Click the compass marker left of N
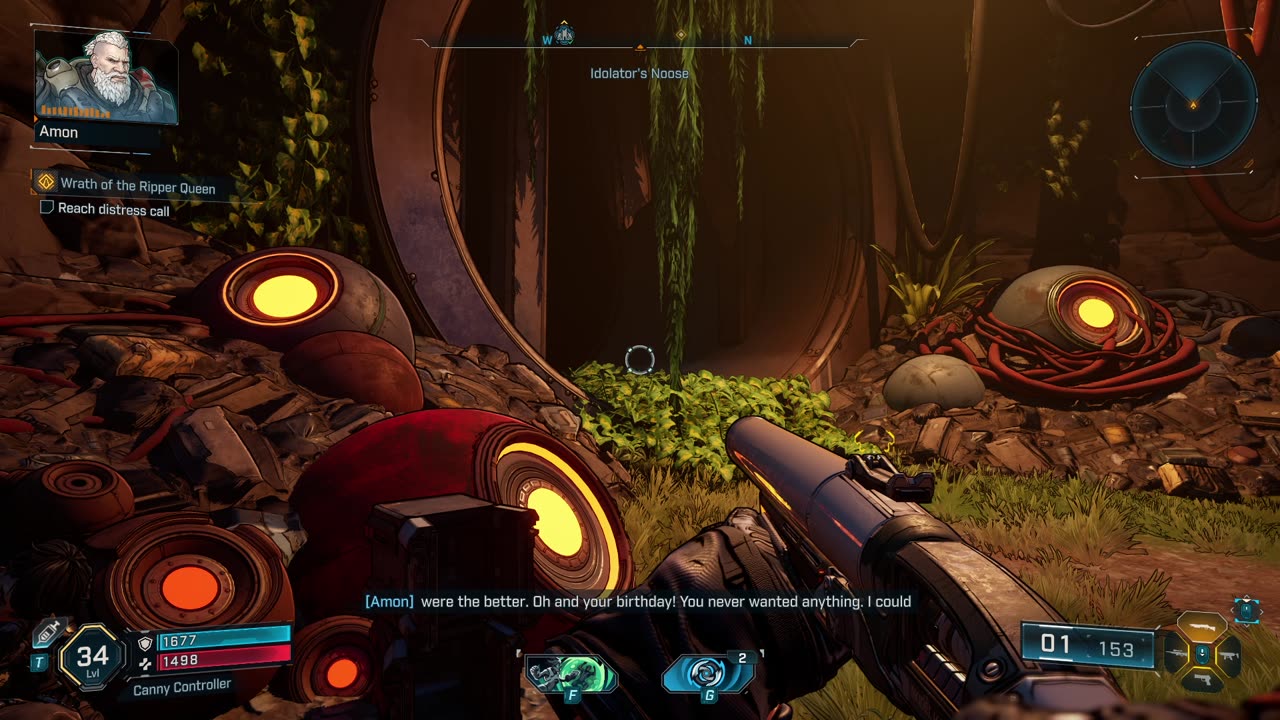1280x720 pixels. coord(681,35)
